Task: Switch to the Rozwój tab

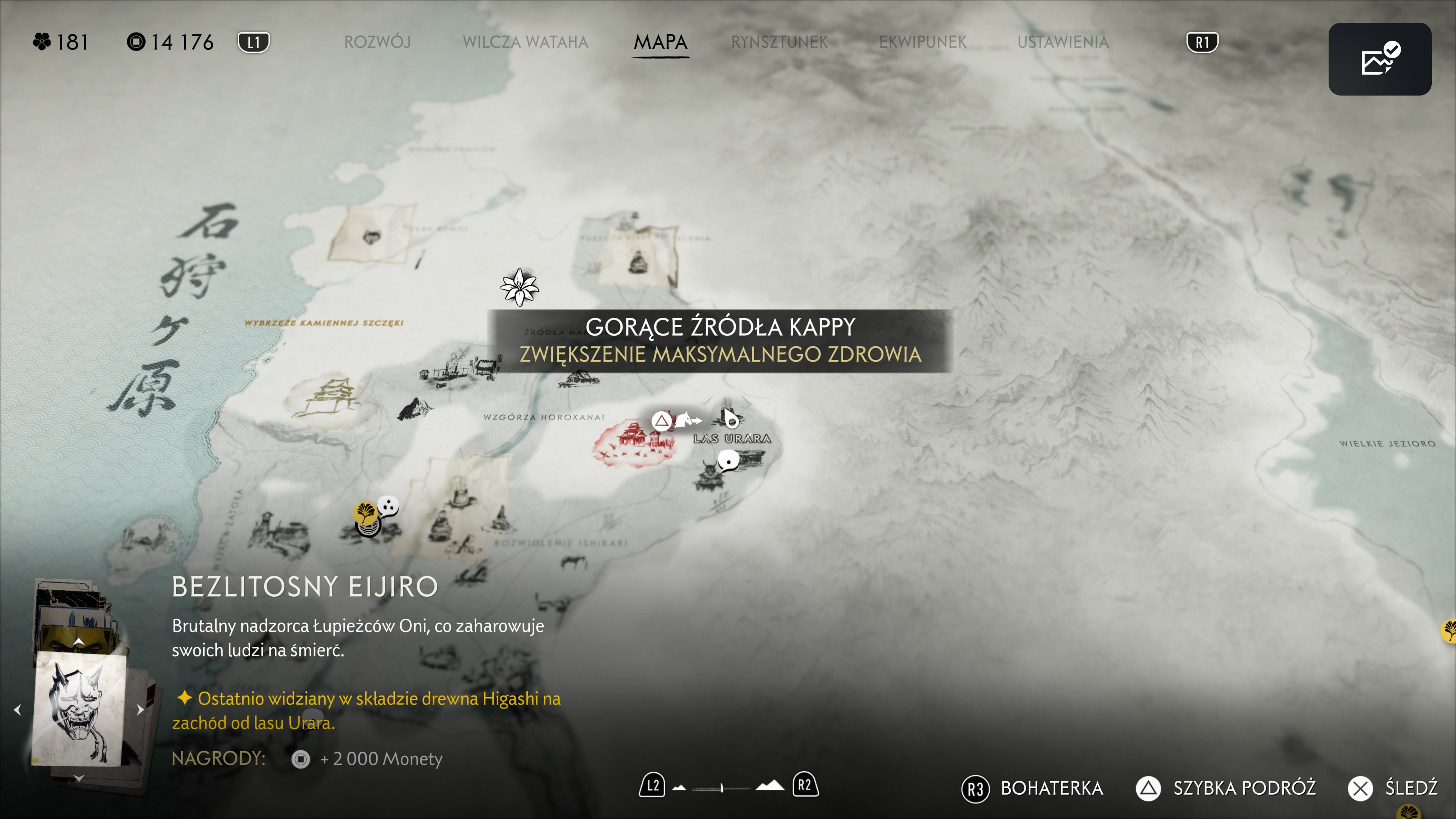Action: [x=377, y=42]
